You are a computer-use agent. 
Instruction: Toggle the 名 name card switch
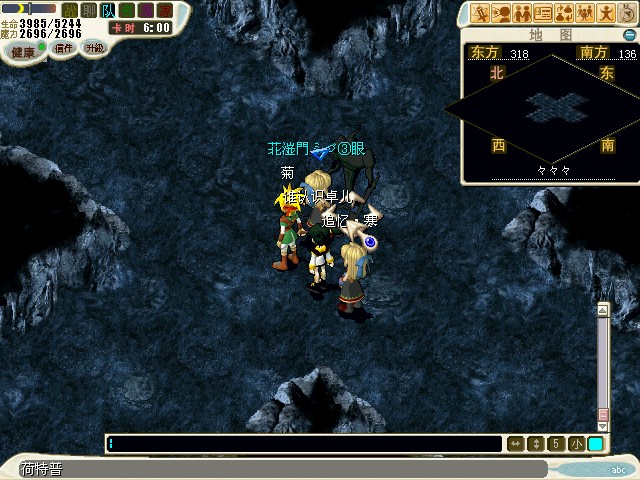126,11
